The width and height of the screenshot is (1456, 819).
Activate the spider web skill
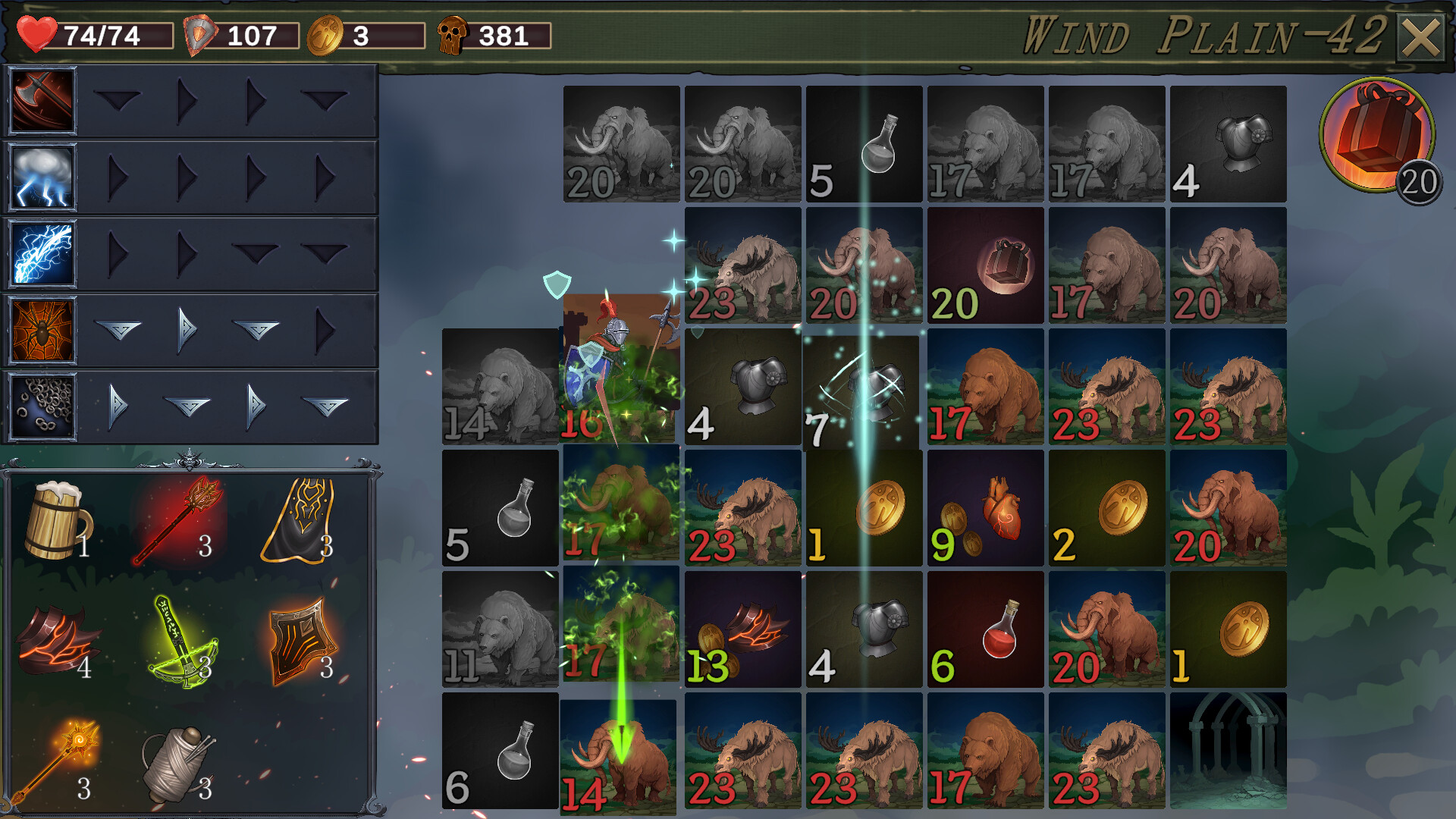pos(41,329)
